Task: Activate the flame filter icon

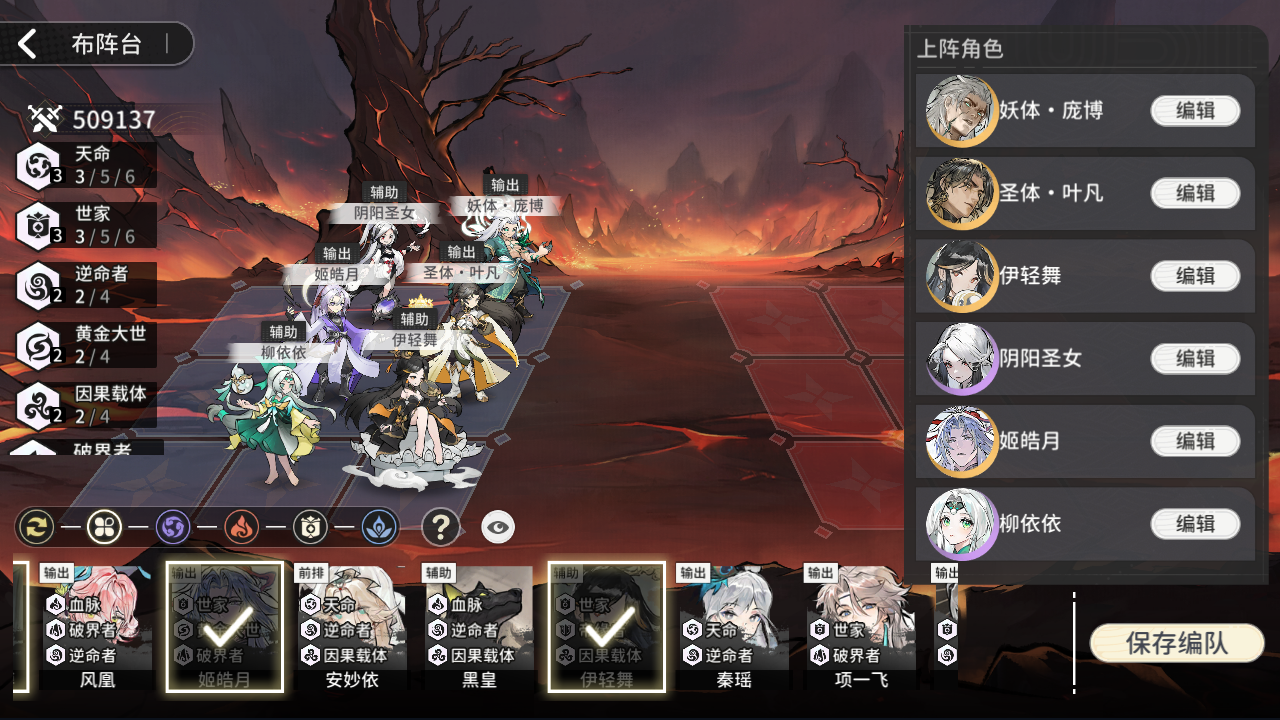Action: coord(241,526)
